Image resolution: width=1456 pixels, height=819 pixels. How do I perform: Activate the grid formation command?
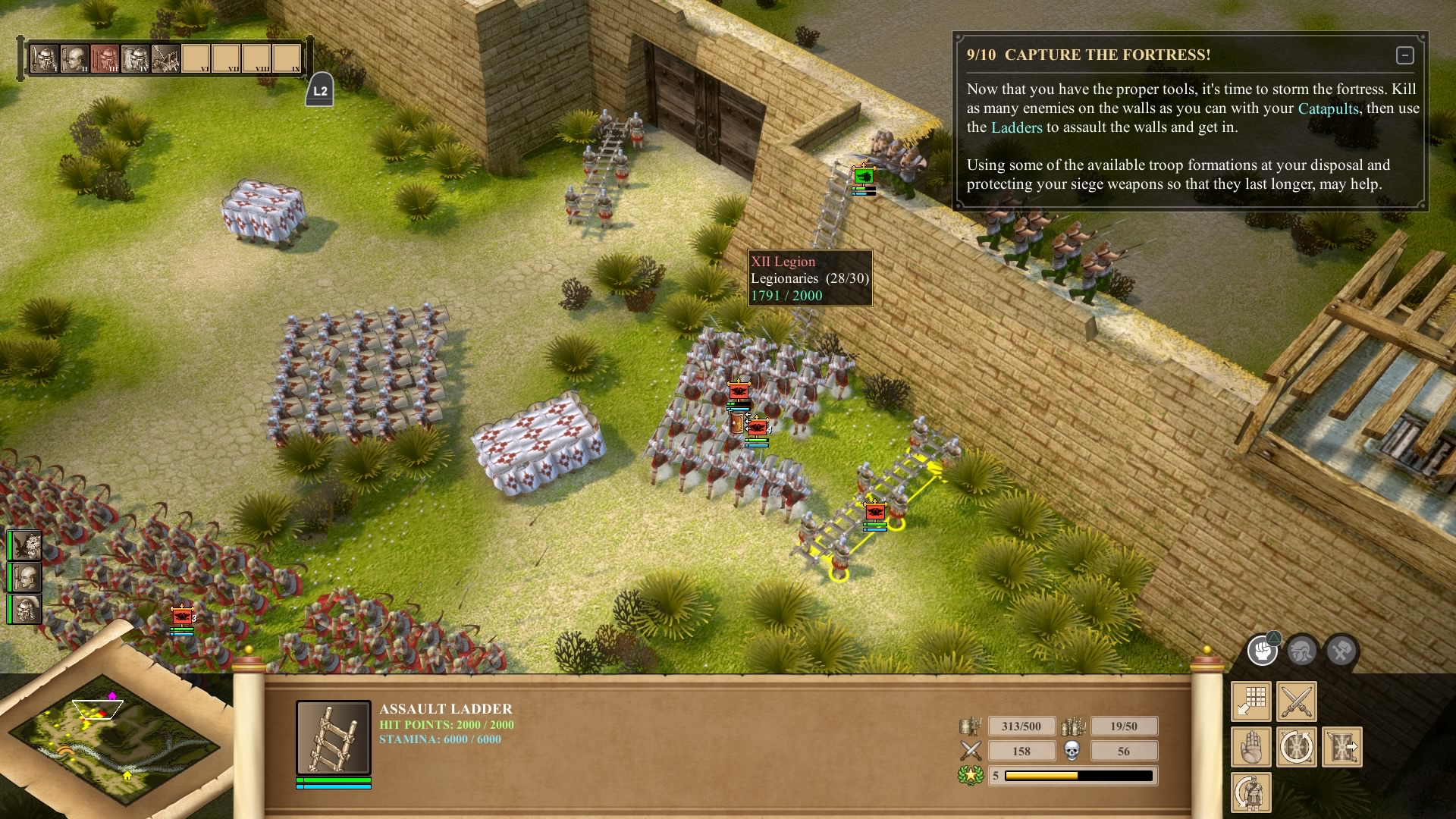pos(1251,701)
